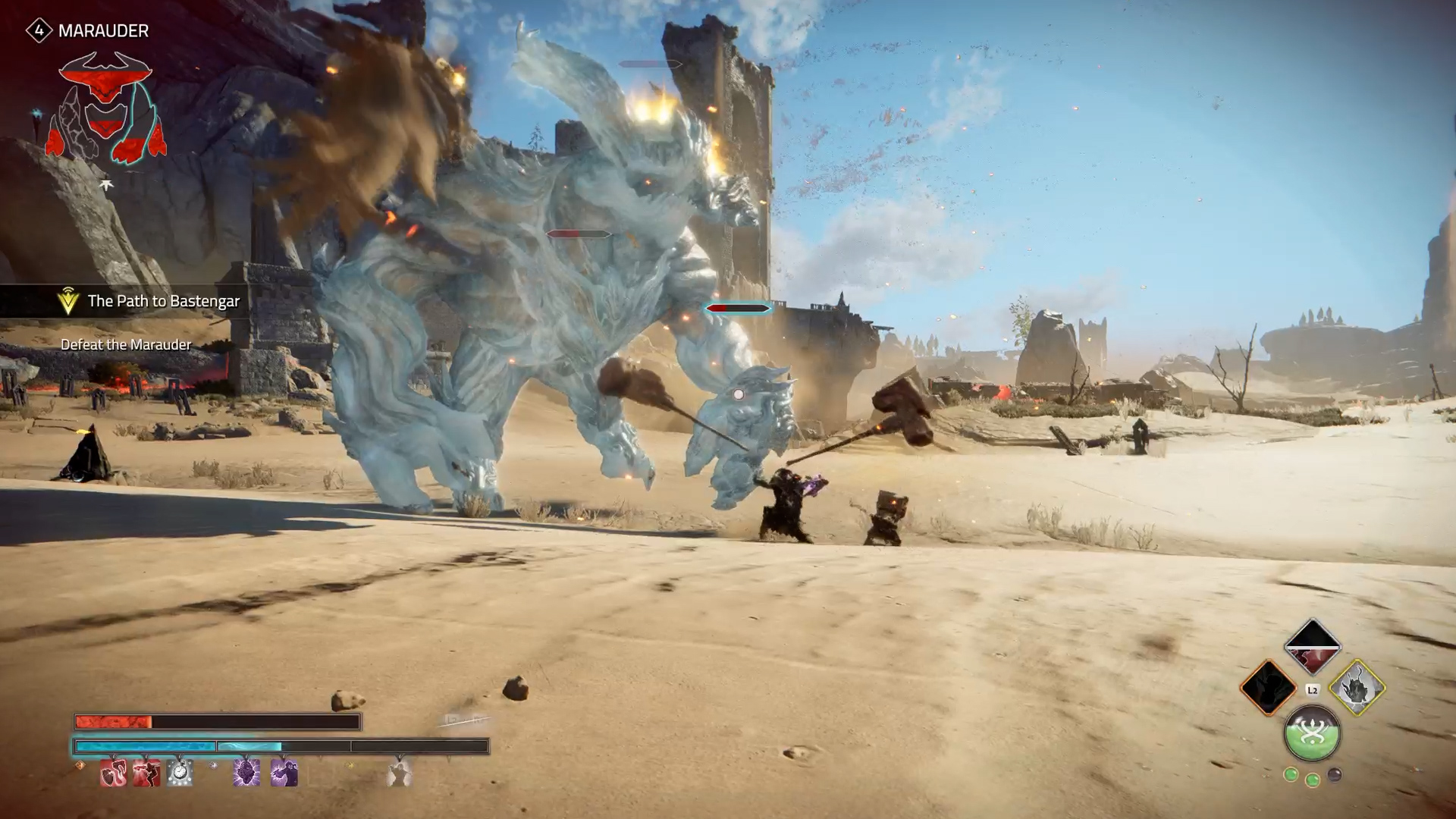This screenshot has height=819, width=1456.
Task: Use the yellow-bordered diamond ability
Action: (x=1357, y=688)
